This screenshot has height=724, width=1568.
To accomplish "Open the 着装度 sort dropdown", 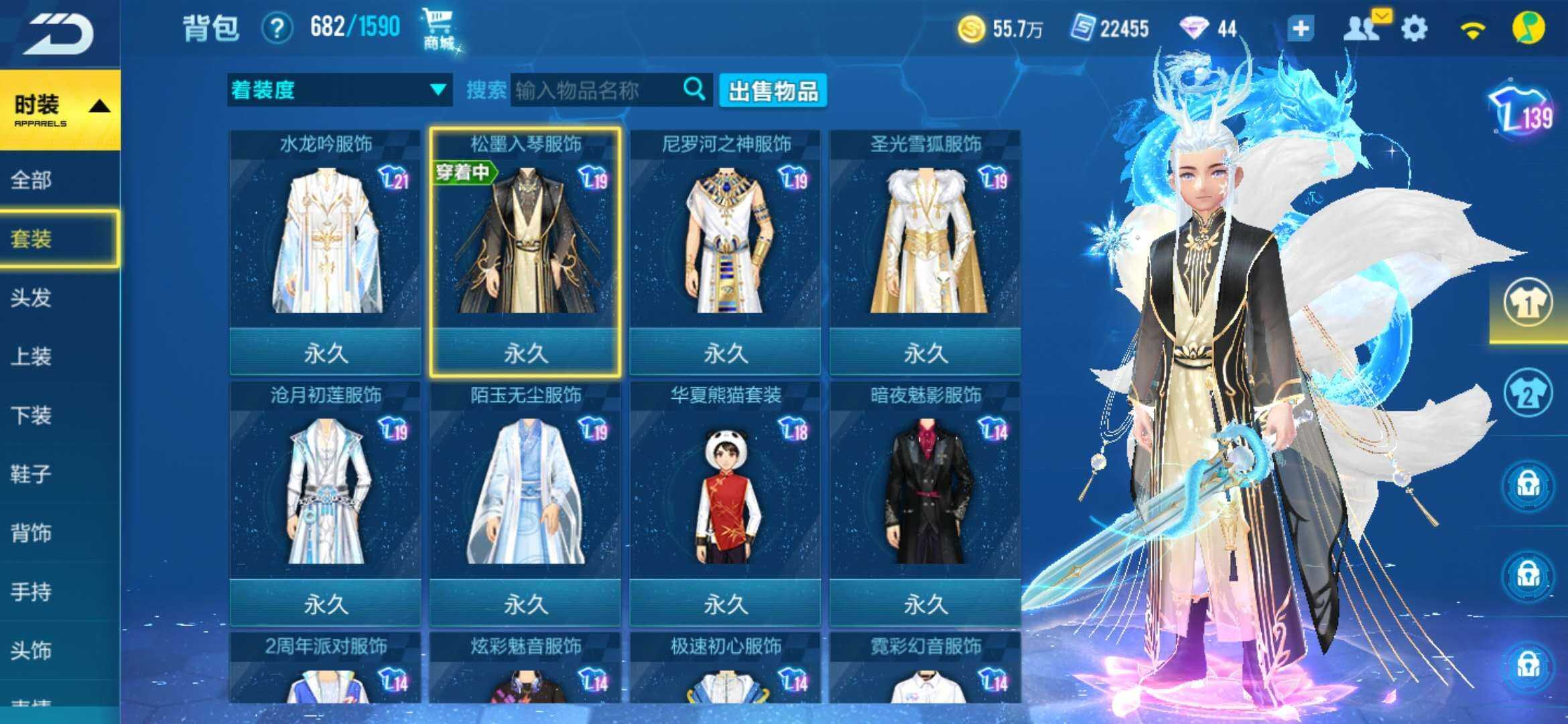I will point(338,89).
